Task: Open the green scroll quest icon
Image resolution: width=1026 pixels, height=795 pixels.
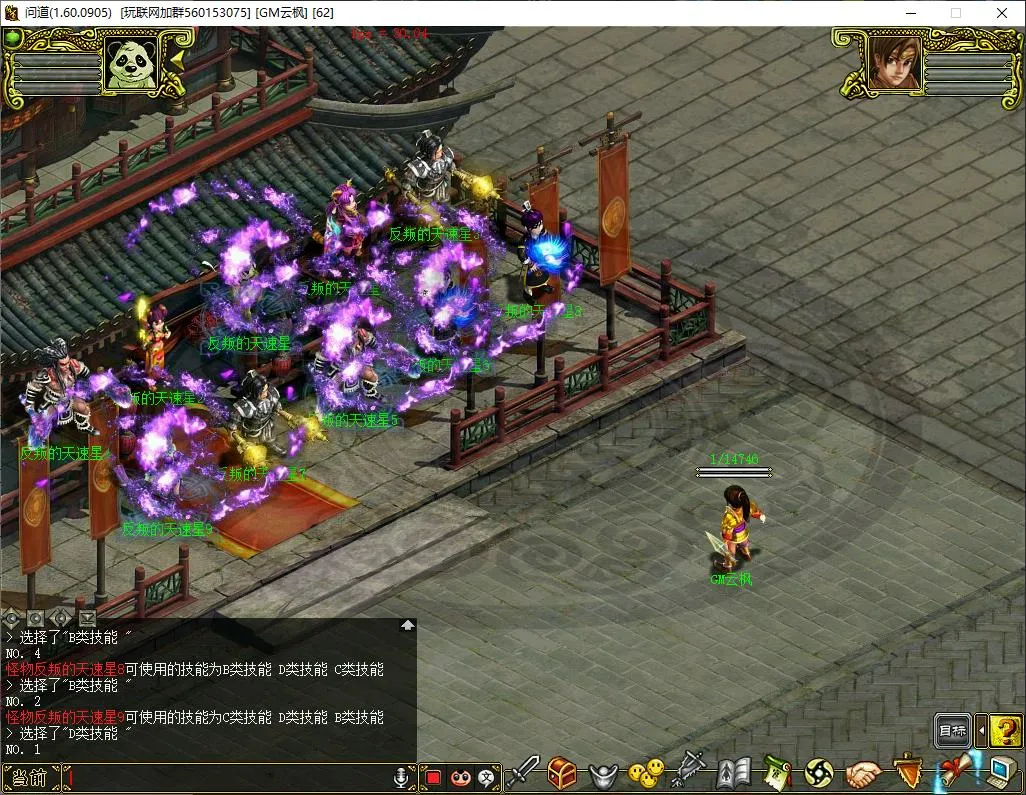Action: pos(776,773)
